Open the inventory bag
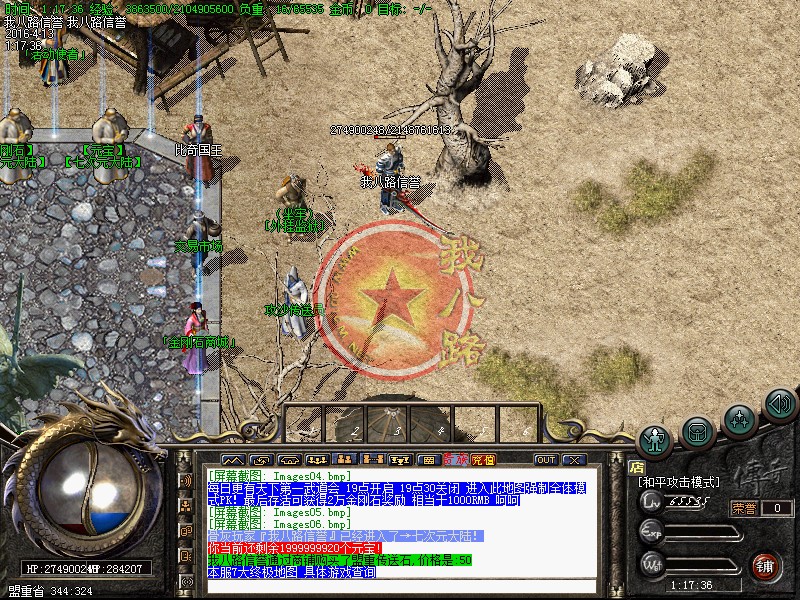The image size is (800, 600). point(698,431)
